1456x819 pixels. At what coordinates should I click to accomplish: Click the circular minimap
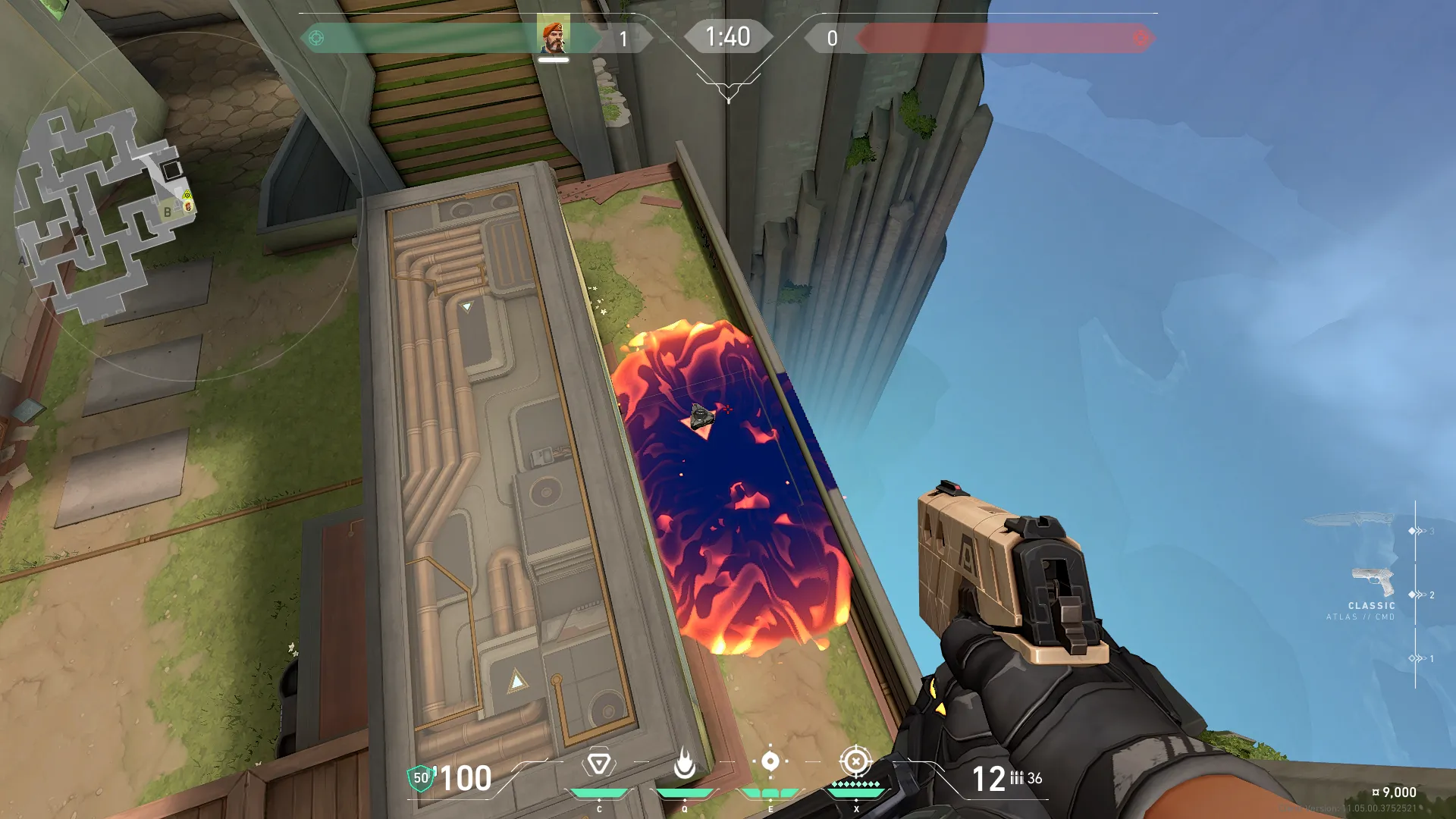click(106, 212)
